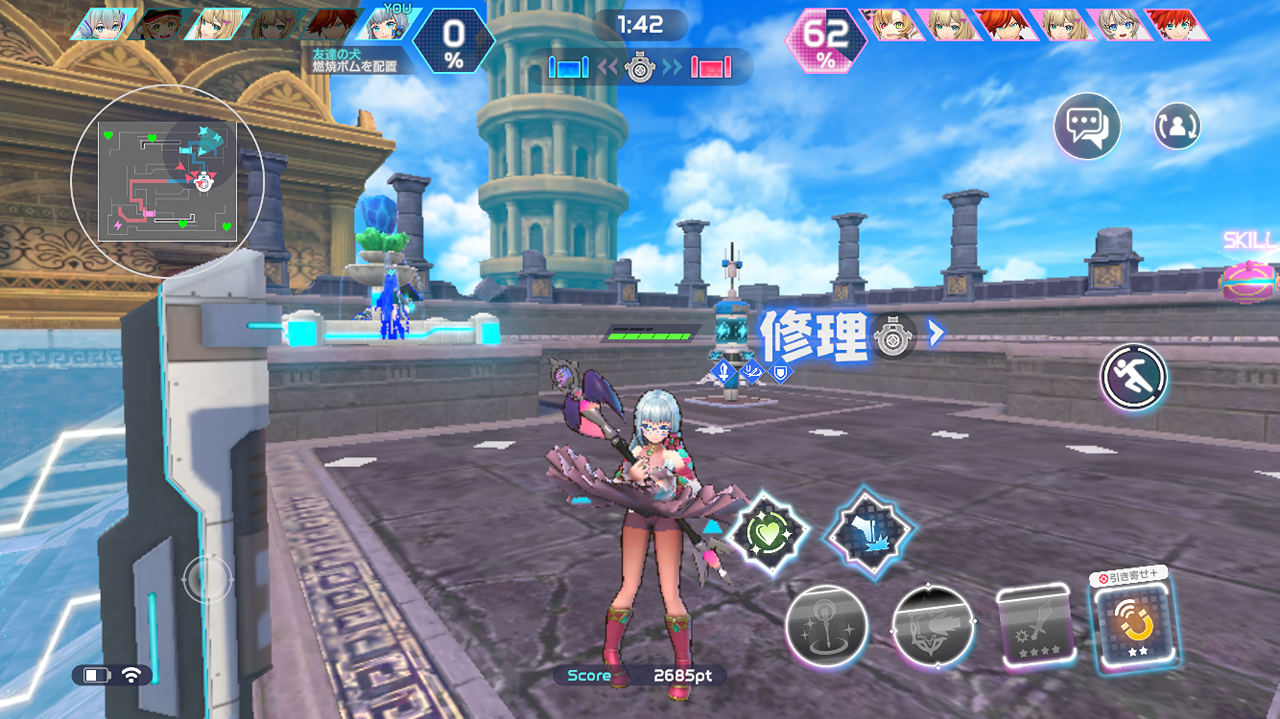Trigger the greyed staff circle ability
The width and height of the screenshot is (1280, 719).
pos(826,626)
